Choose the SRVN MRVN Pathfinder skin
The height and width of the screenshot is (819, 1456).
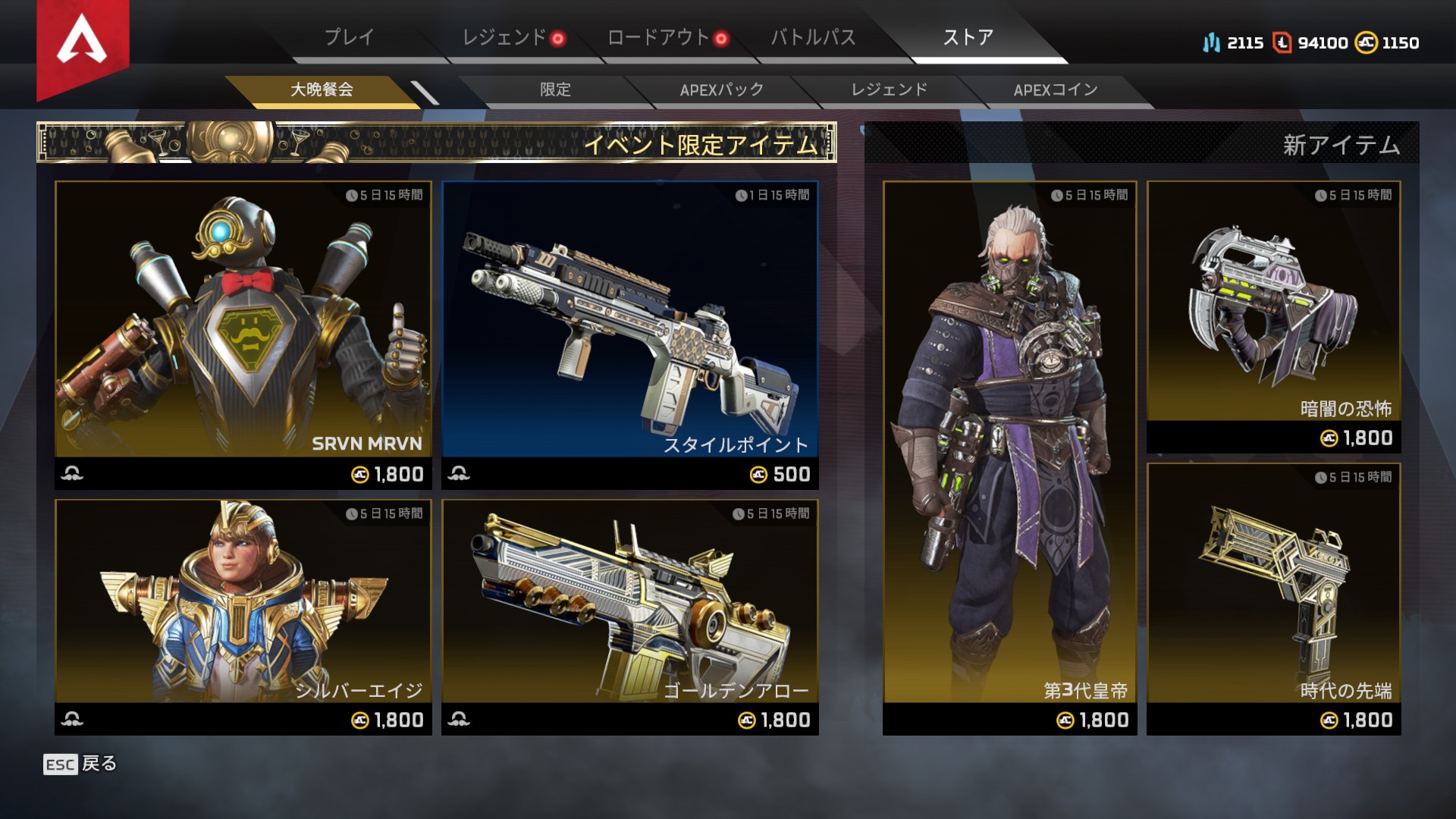(243, 334)
